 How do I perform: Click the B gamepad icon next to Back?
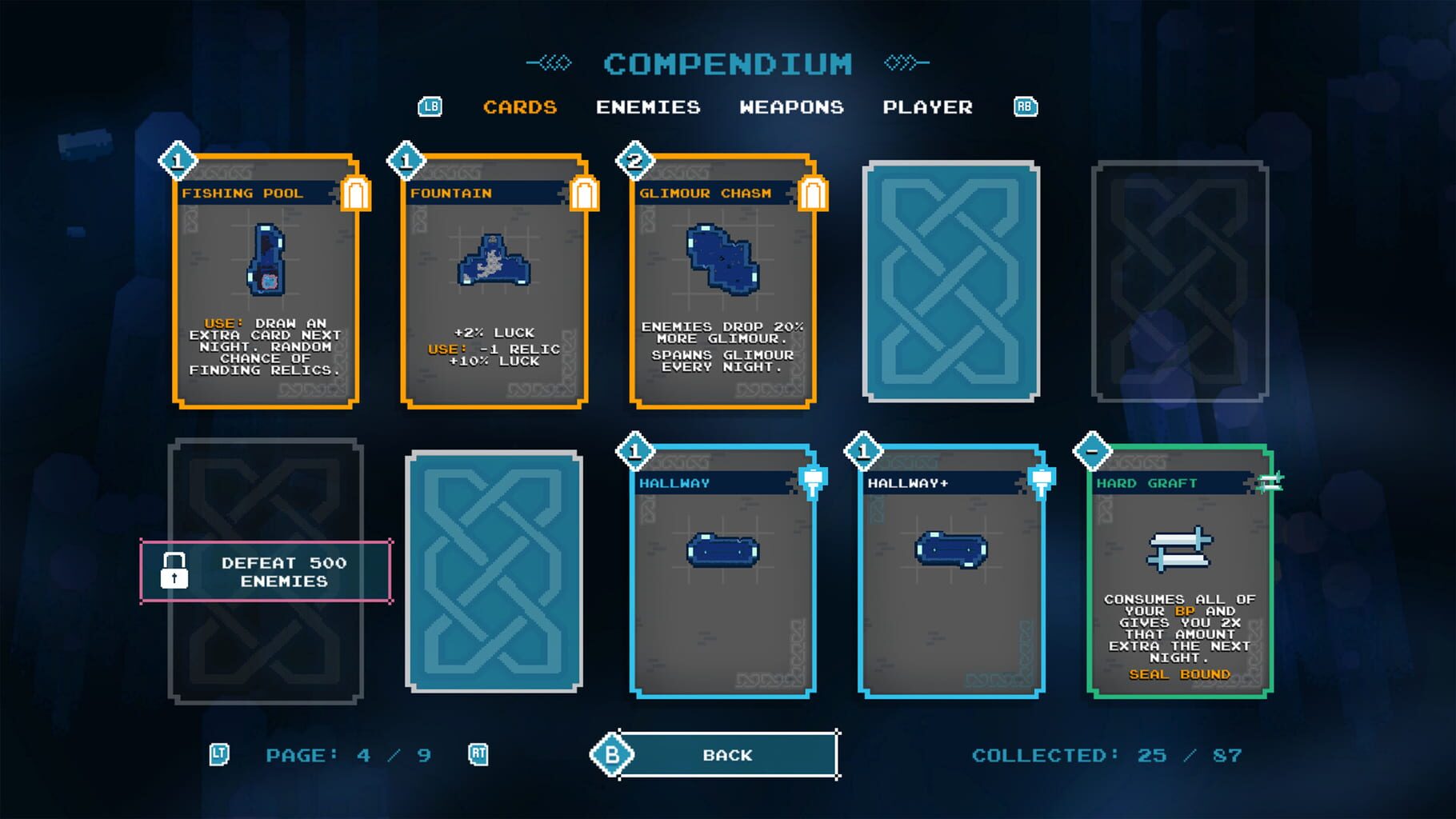[612, 754]
